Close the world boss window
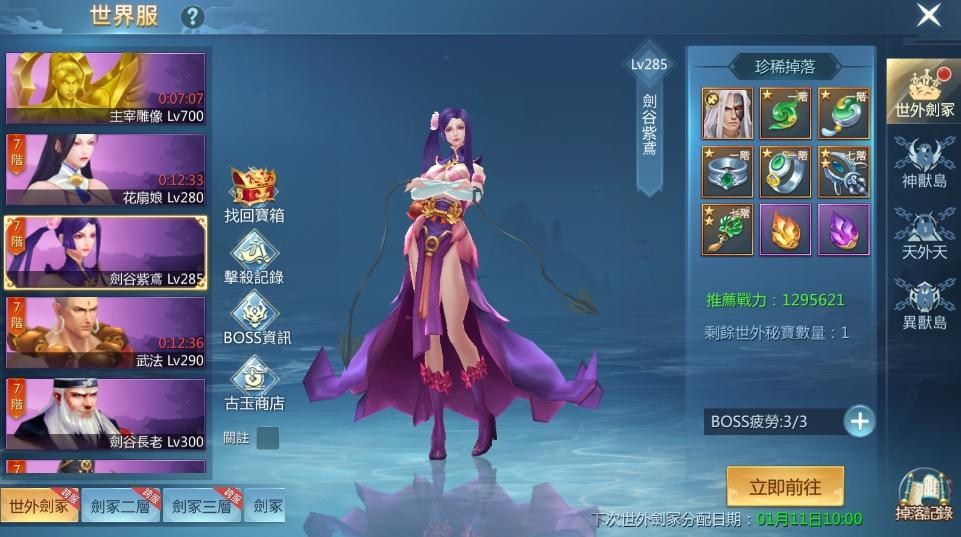The image size is (961, 537). pos(928,15)
